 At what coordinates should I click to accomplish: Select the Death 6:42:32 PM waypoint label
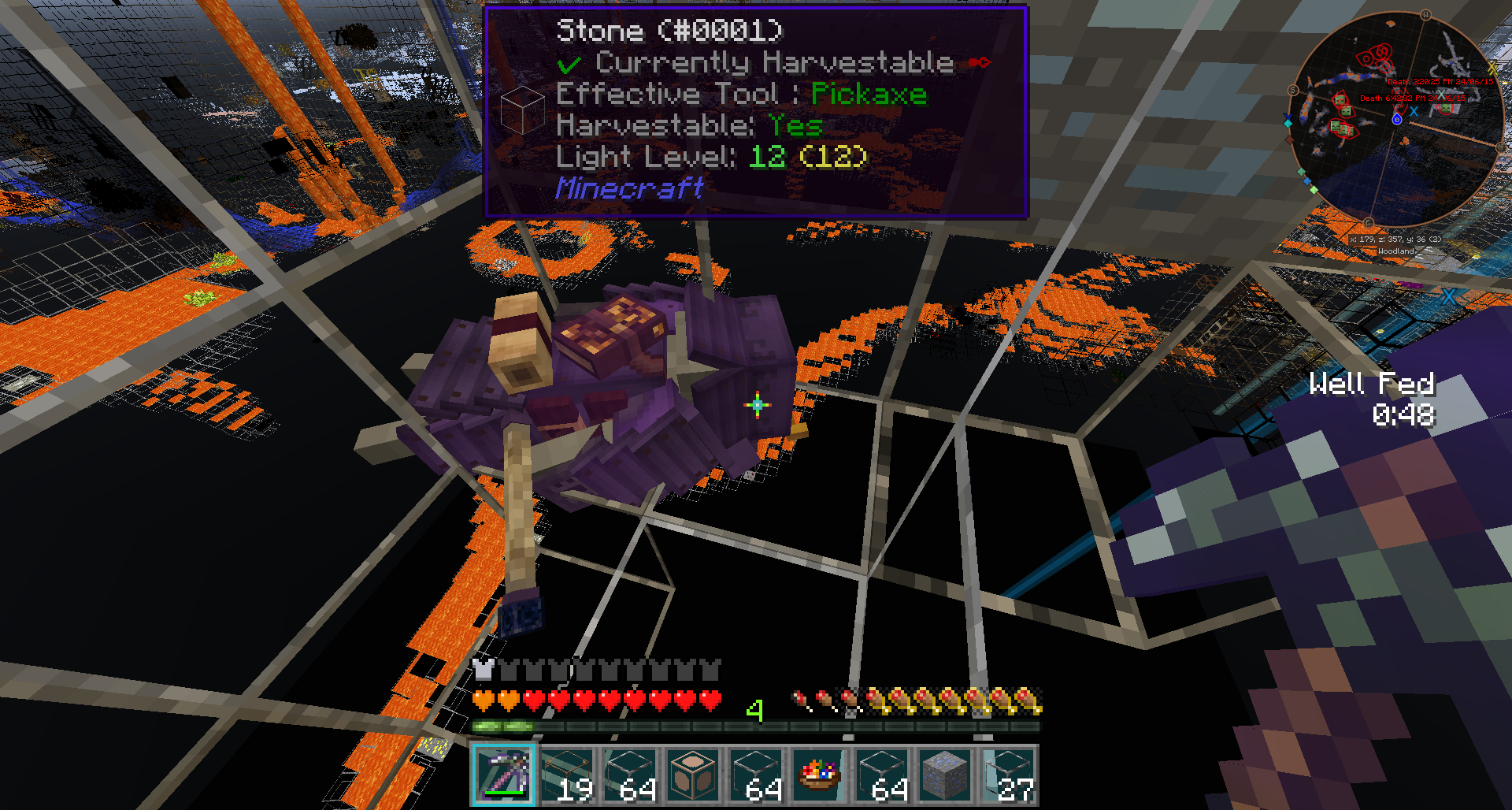(x=1413, y=98)
